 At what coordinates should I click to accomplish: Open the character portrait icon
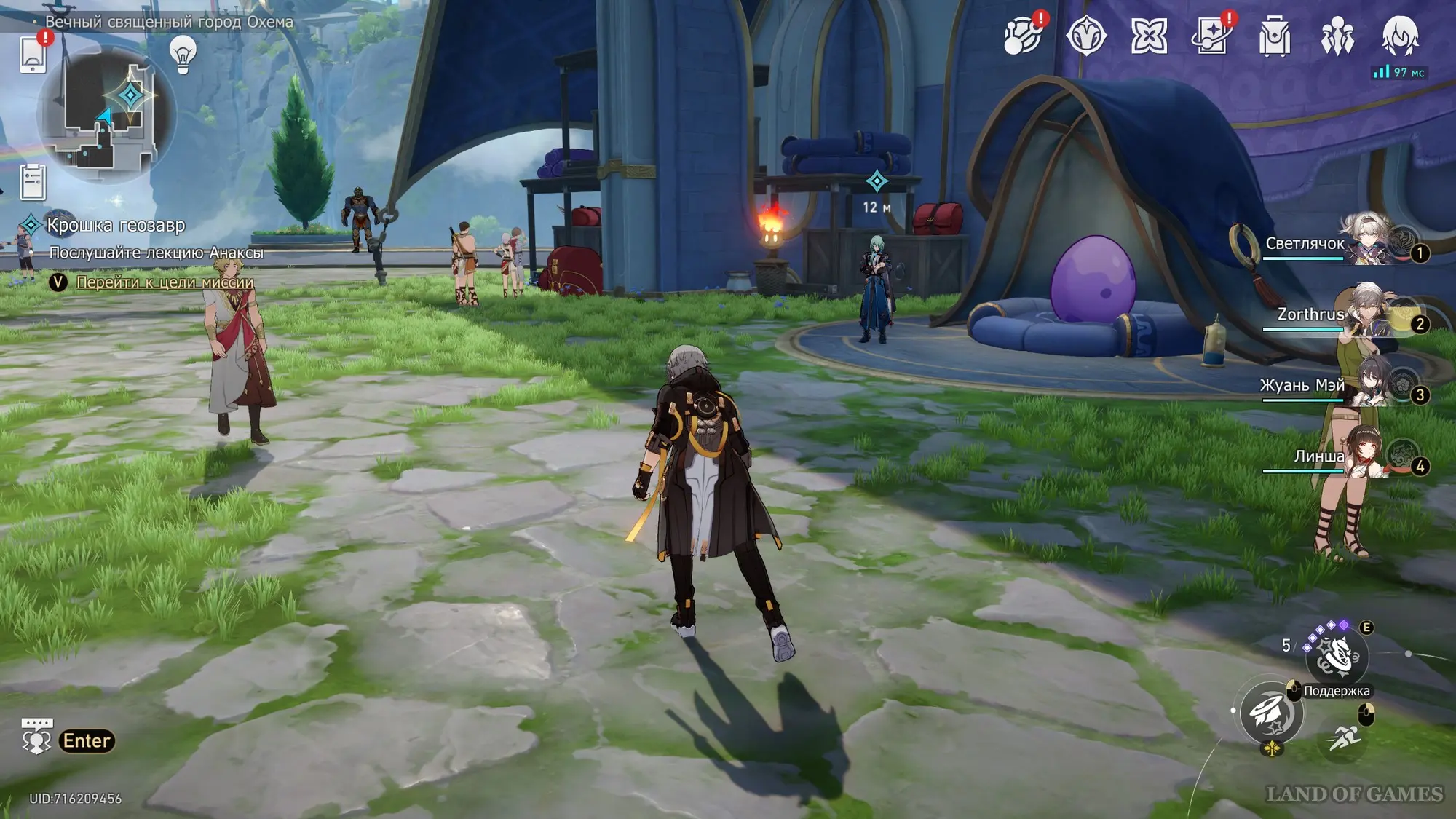coord(1400,36)
